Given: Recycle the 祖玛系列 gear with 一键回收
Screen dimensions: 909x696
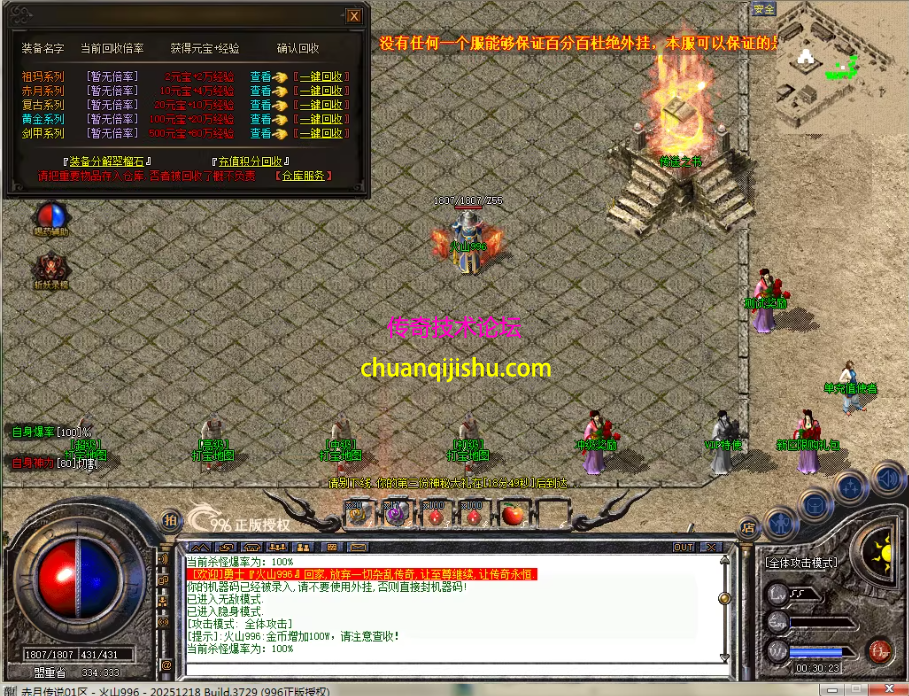Looking at the screenshot, I should pos(321,76).
